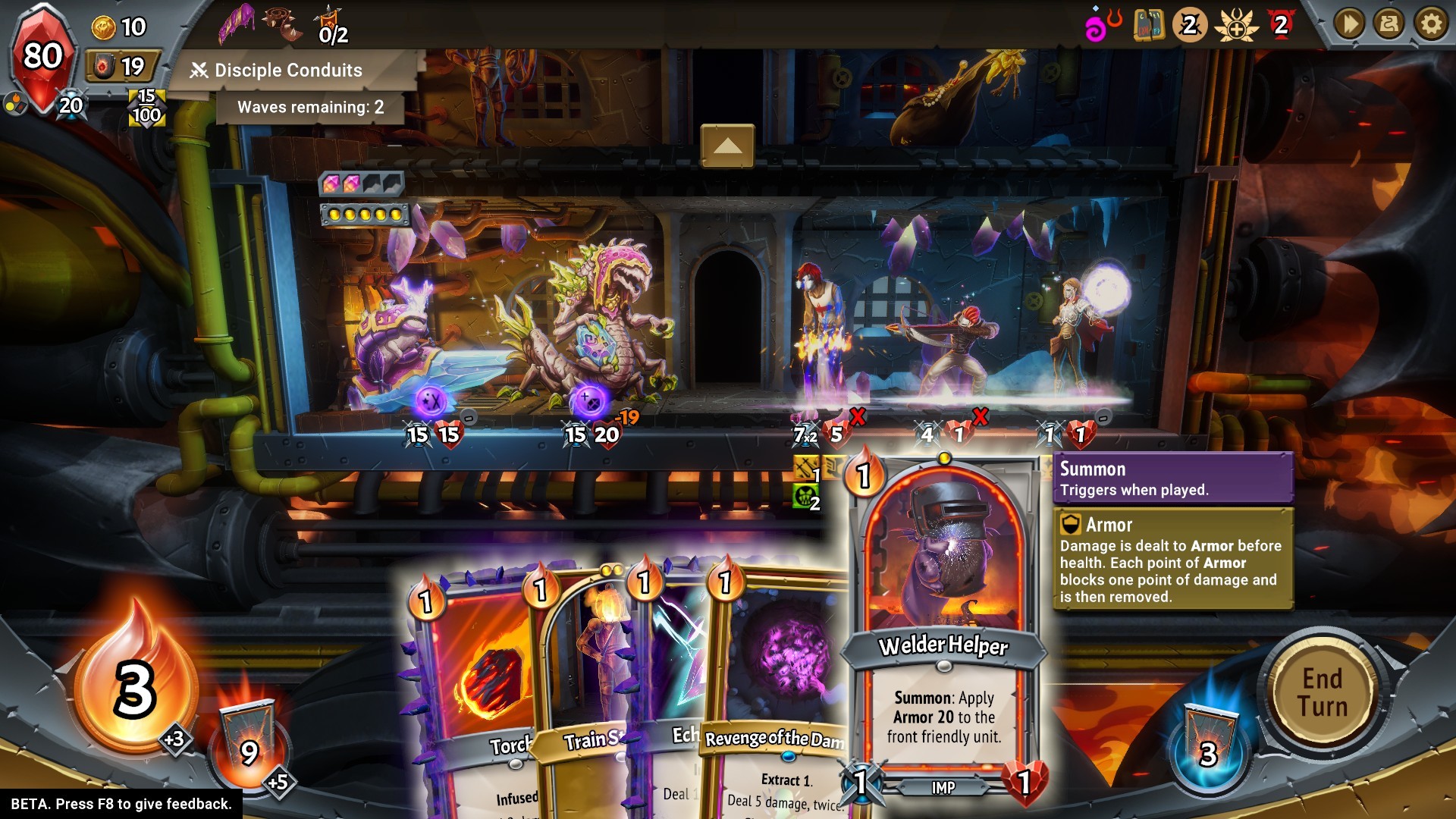Inspect the red Pyre heart gem
Viewport: 1456px width, 819px height.
(x=42, y=57)
